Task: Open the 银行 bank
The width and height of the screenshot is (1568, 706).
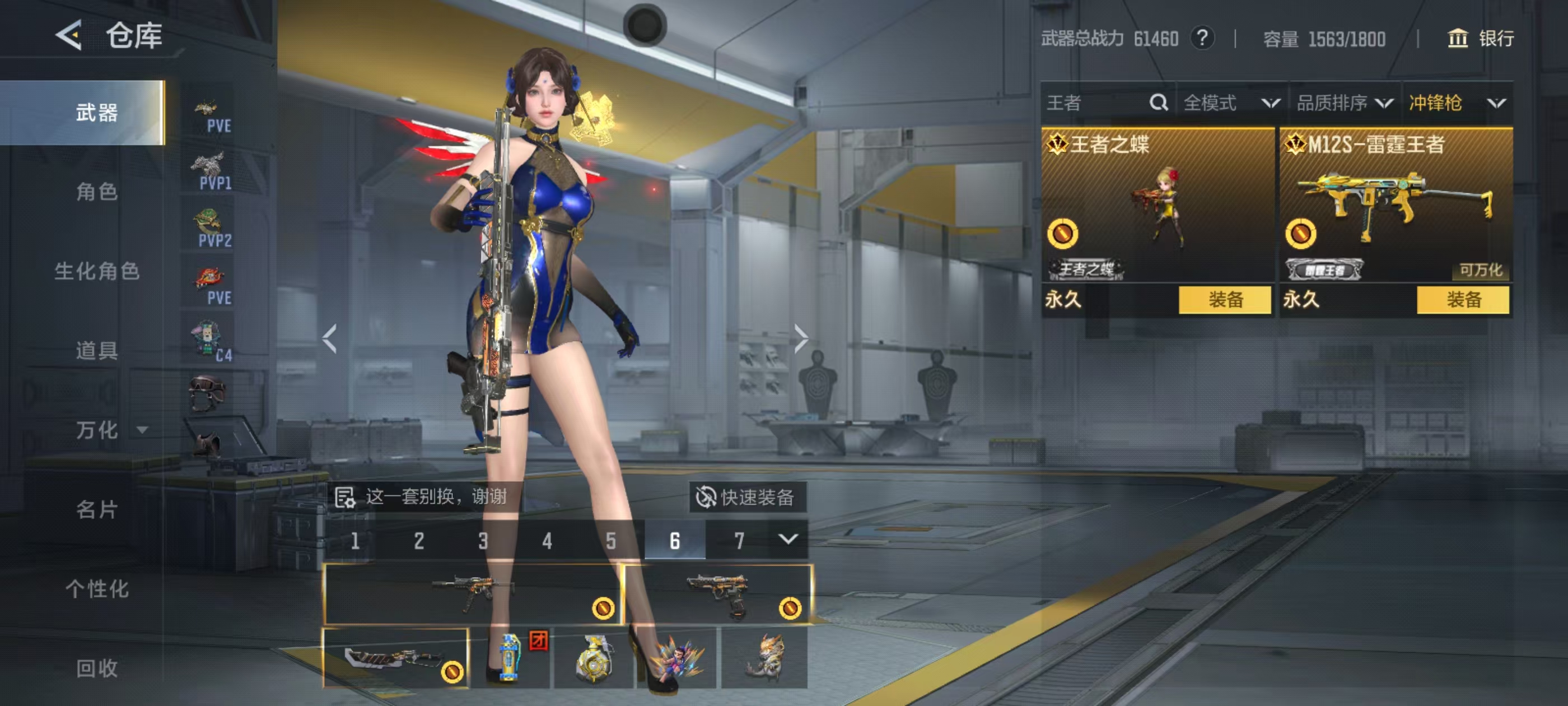Action: [x=1480, y=38]
